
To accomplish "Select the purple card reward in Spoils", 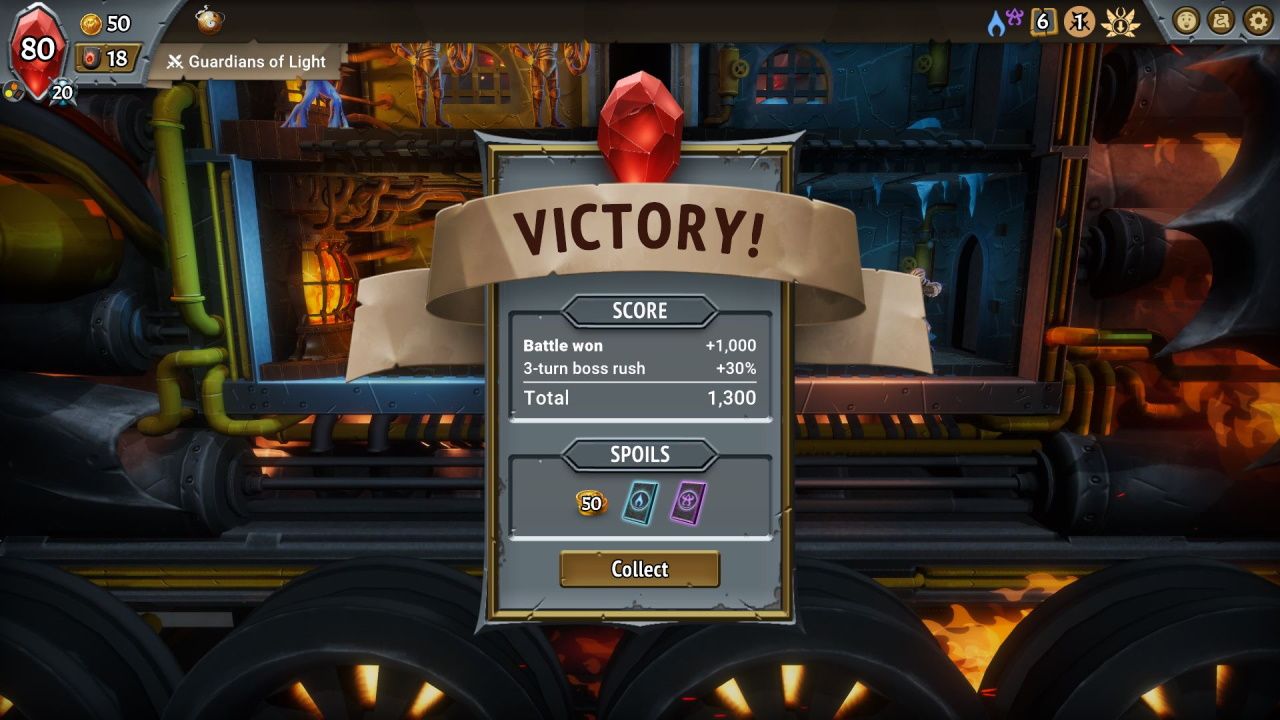I will click(687, 501).
